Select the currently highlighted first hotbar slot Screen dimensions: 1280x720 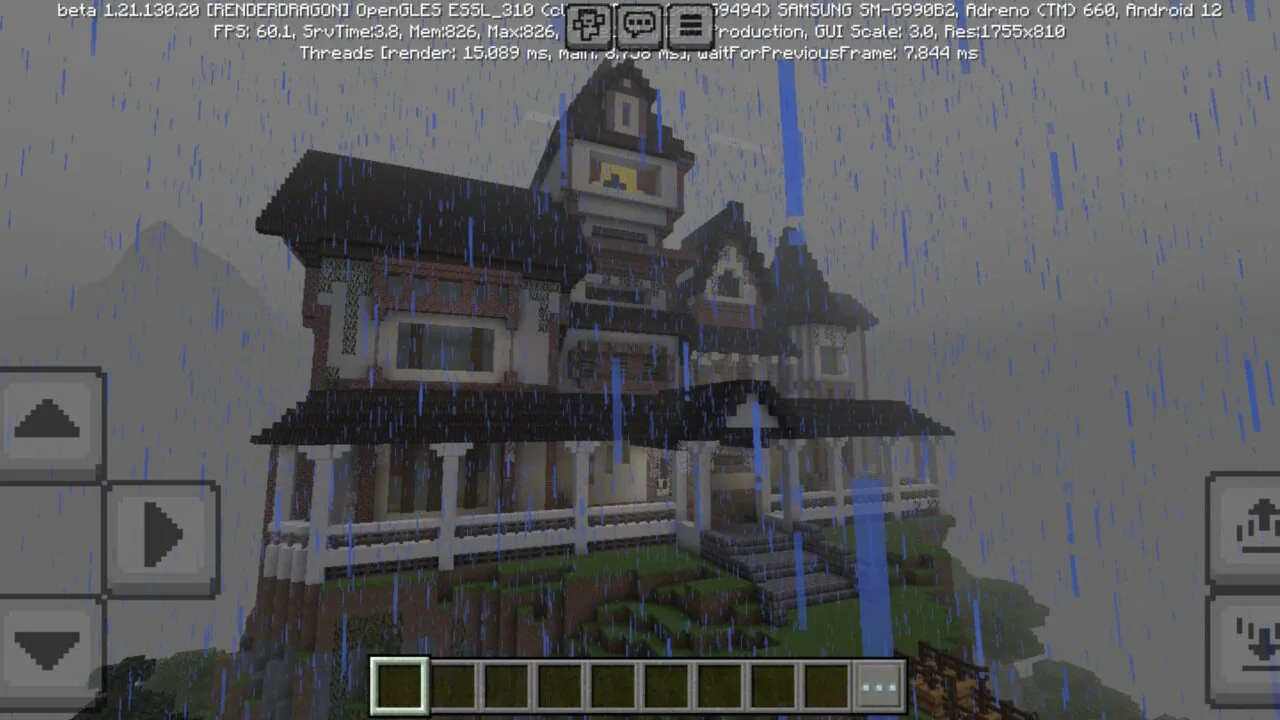coord(398,684)
